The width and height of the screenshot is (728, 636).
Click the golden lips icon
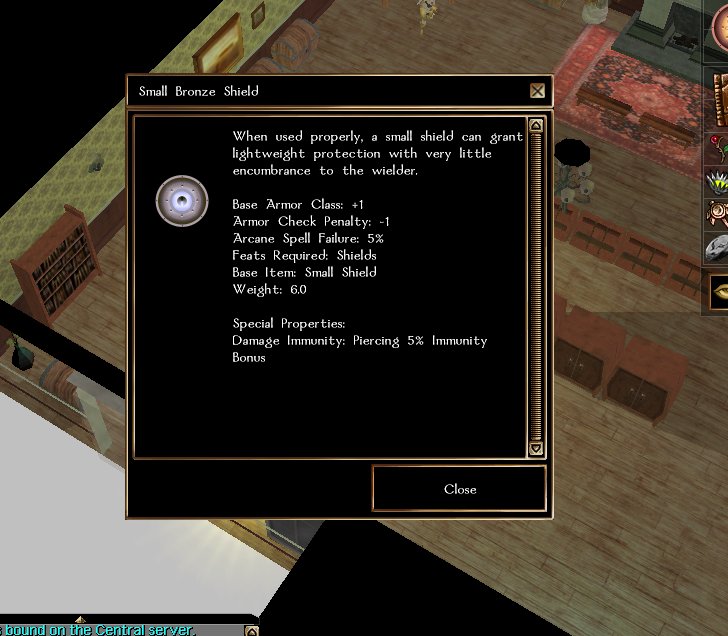[x=719, y=292]
